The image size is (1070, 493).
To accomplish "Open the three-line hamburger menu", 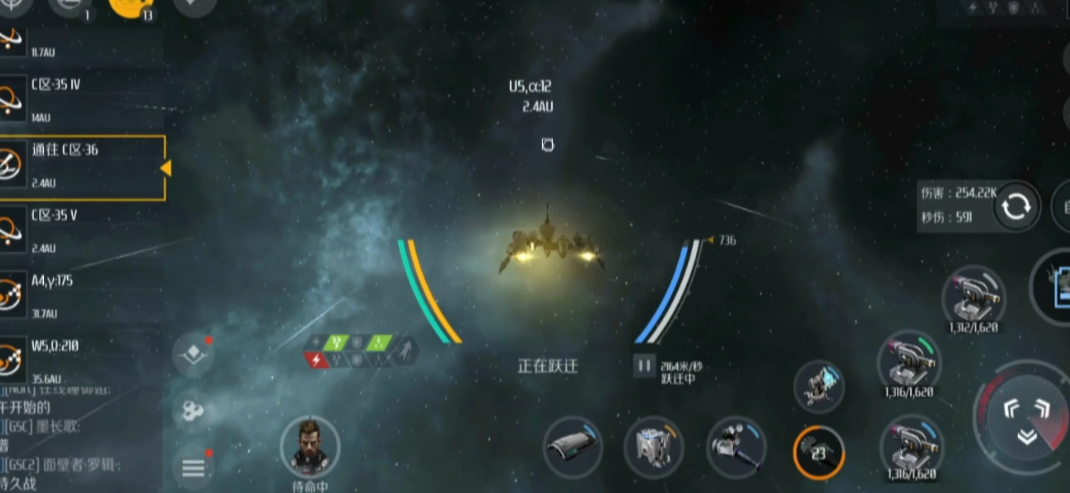I will 193,466.
